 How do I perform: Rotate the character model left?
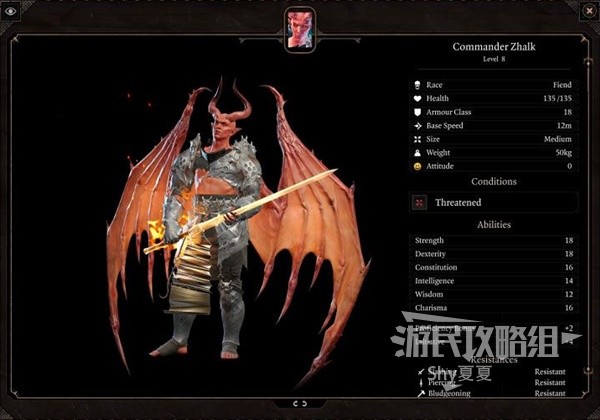point(293,403)
